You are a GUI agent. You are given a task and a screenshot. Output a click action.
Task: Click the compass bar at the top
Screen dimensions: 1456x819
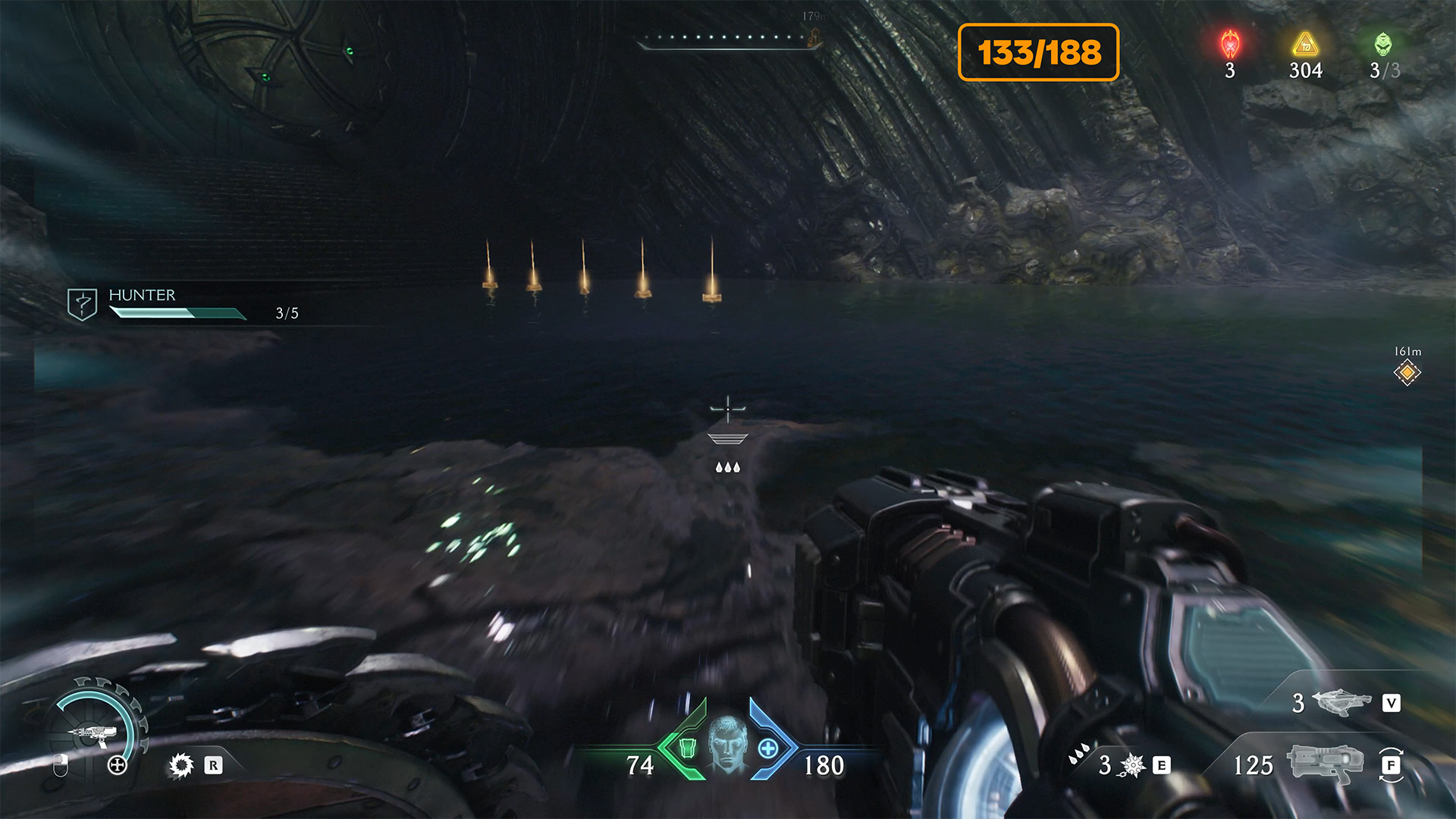[728, 39]
